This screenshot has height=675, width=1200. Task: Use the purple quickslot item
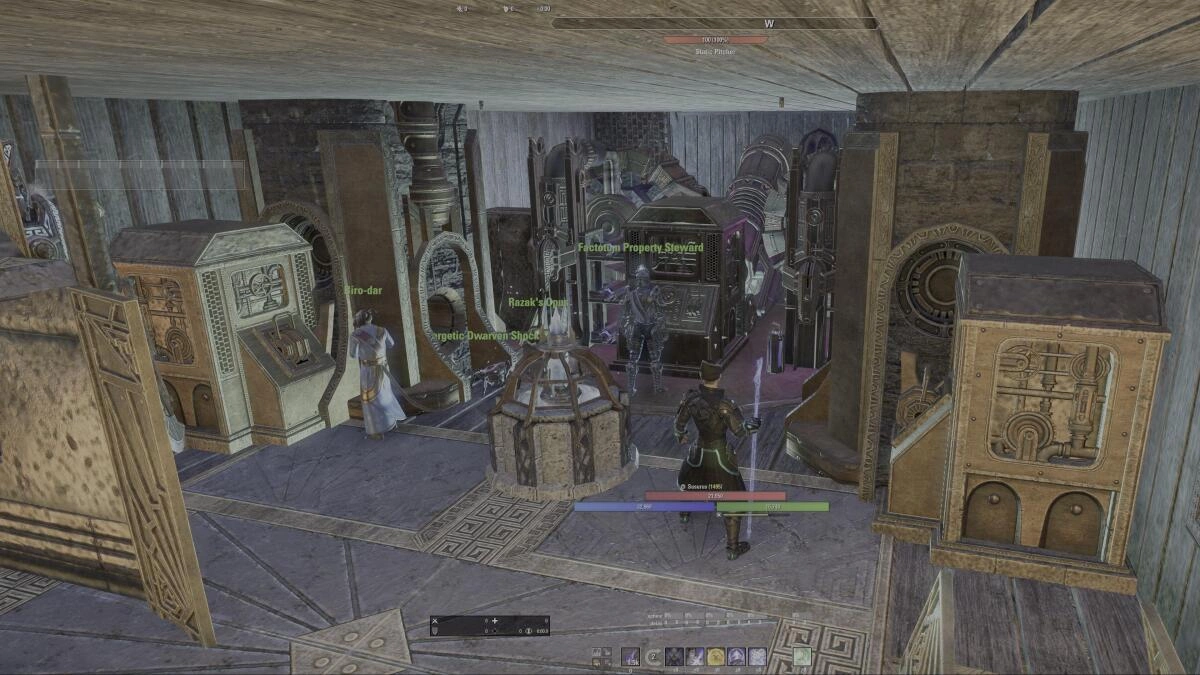pos(630,656)
